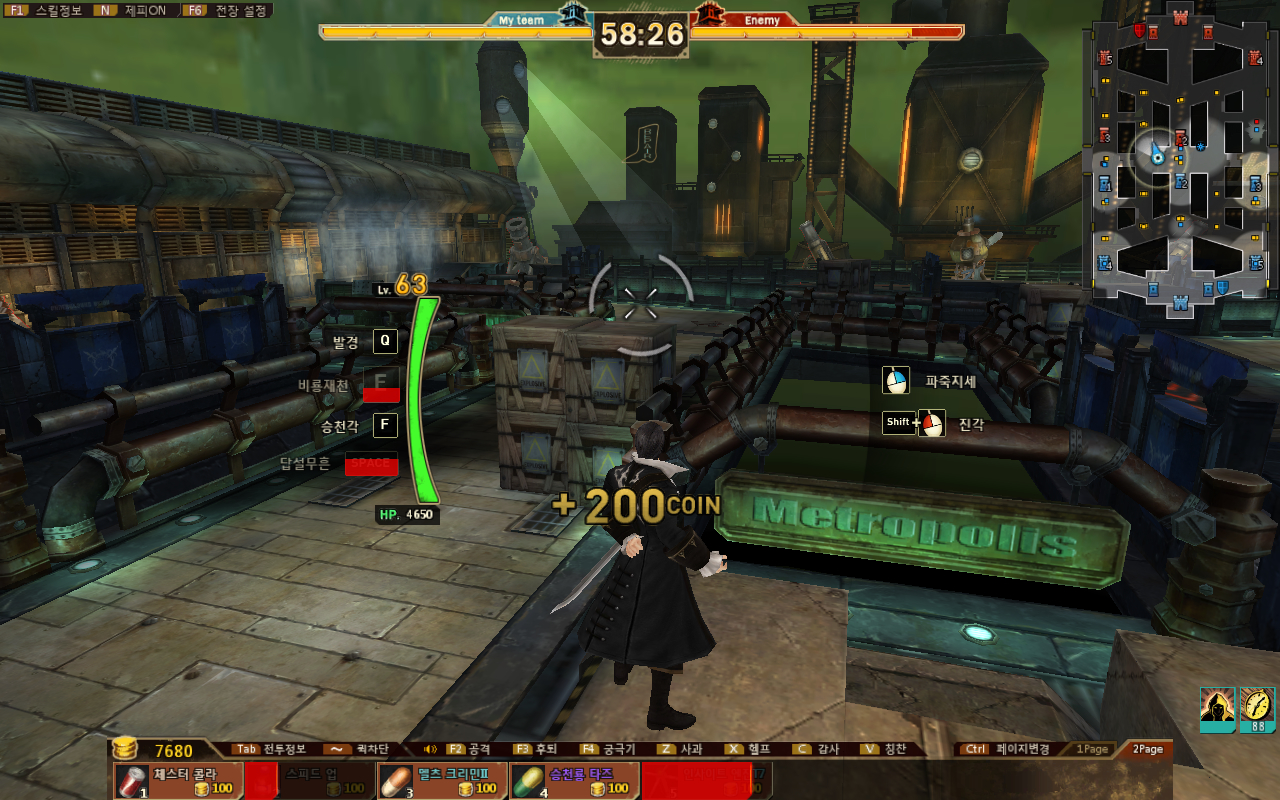Open 전장 설정 battlefield settings
This screenshot has width=1280, height=800.
pyautogui.click(x=228, y=10)
